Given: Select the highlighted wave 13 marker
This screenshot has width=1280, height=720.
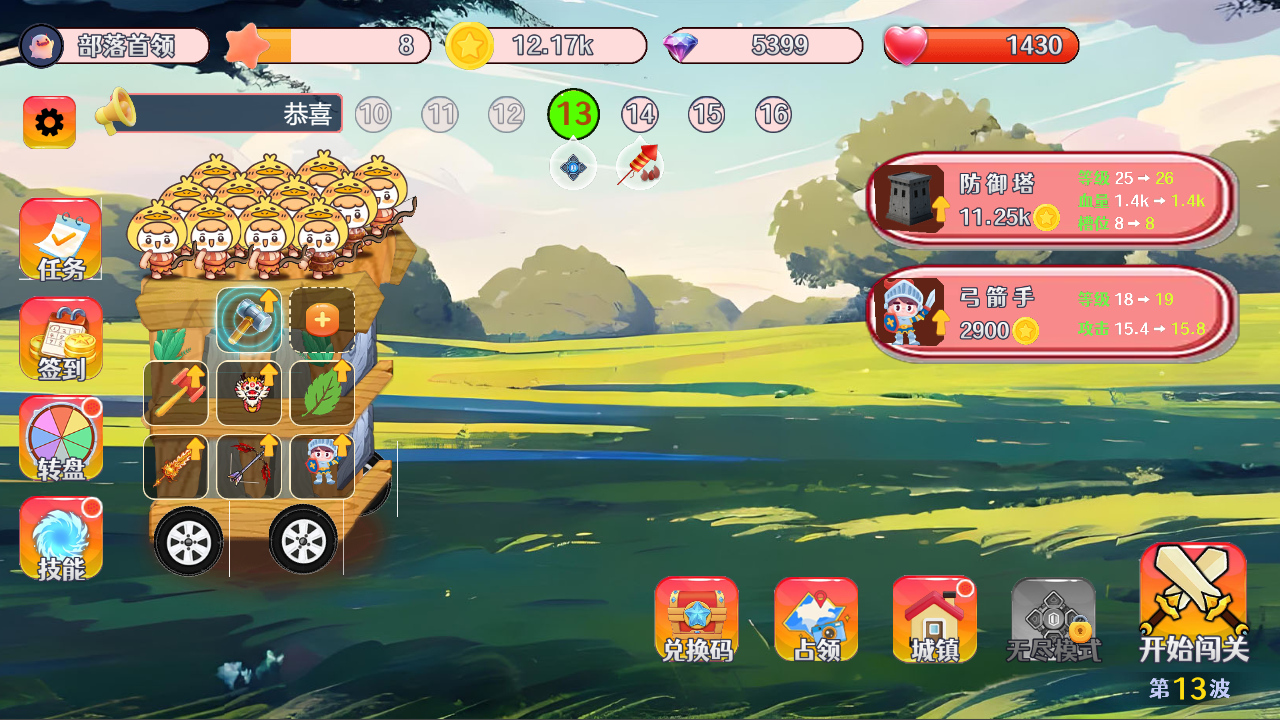Looking at the screenshot, I should click(572, 114).
